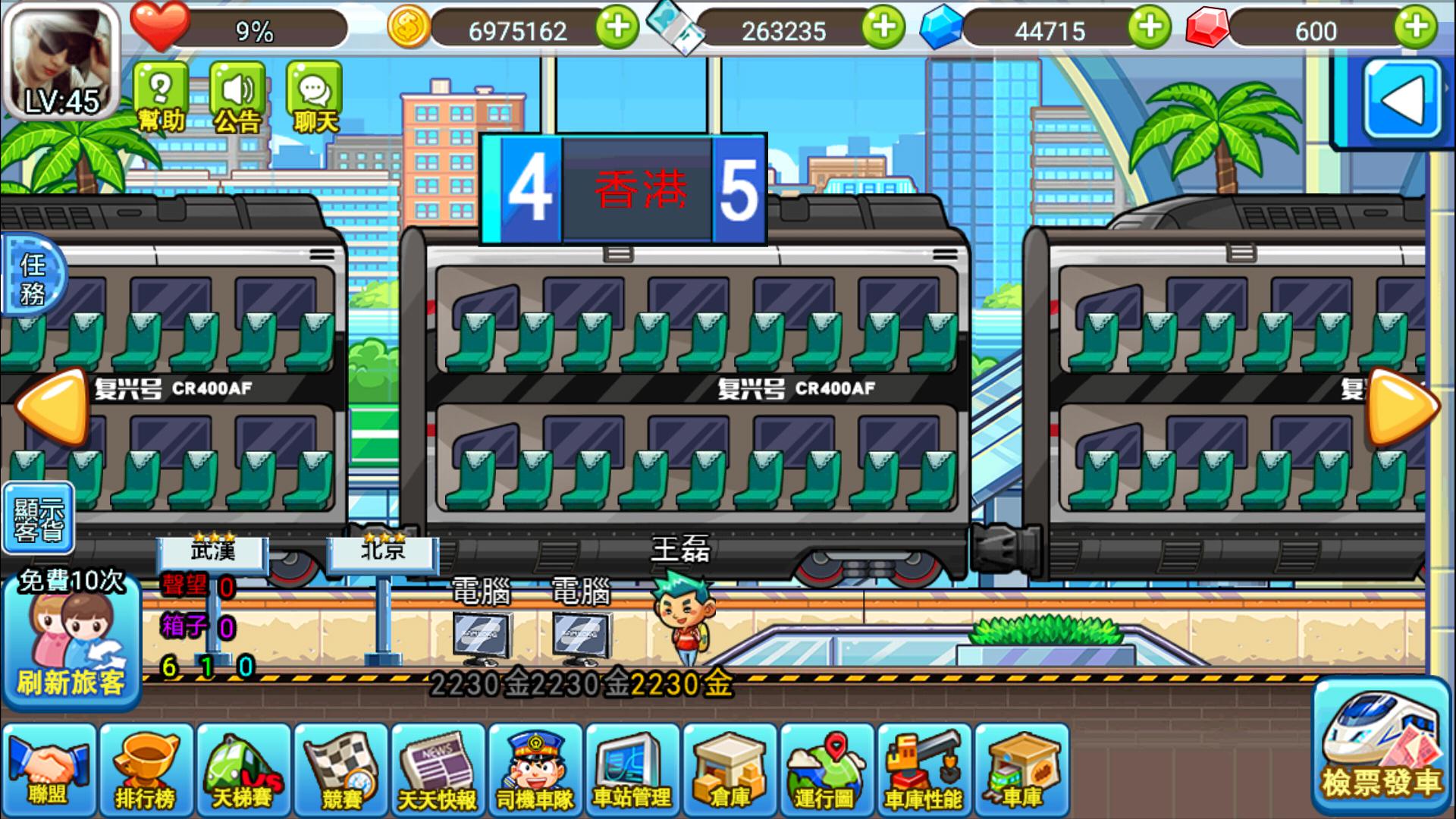Screen dimensions: 1456x819
Task: Open the 排行榜 leaderboard
Action: [x=146, y=770]
